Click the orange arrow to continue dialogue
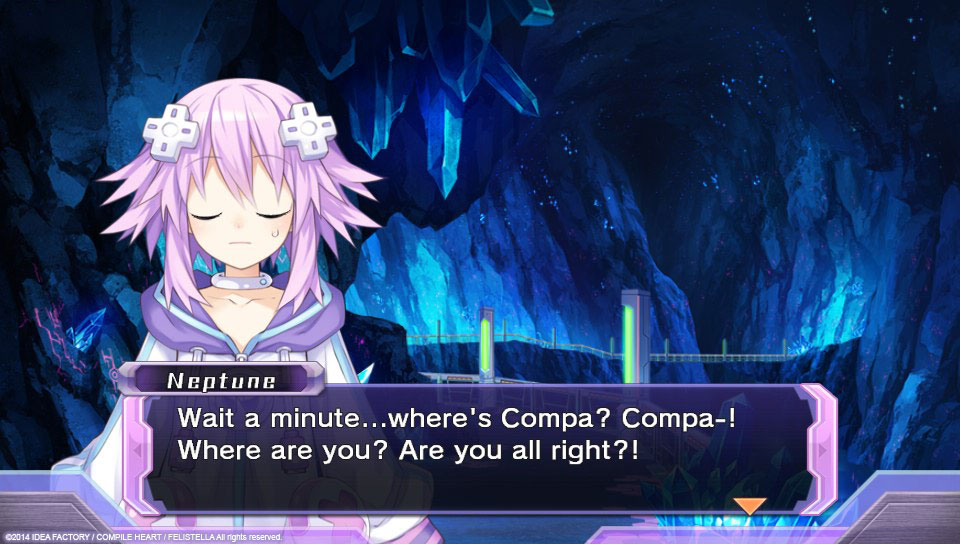960x544 pixels. coord(749,506)
